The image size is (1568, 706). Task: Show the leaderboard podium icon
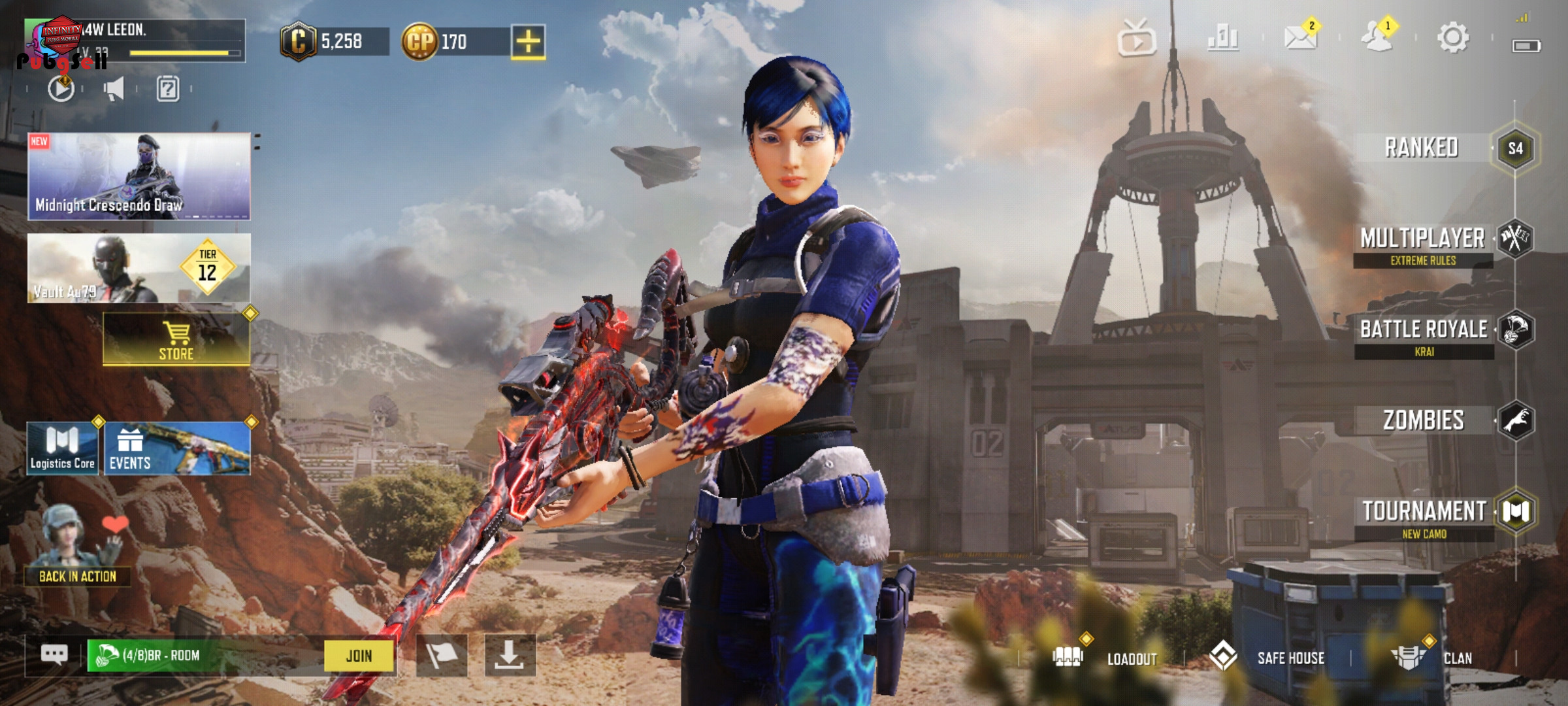tap(1223, 38)
